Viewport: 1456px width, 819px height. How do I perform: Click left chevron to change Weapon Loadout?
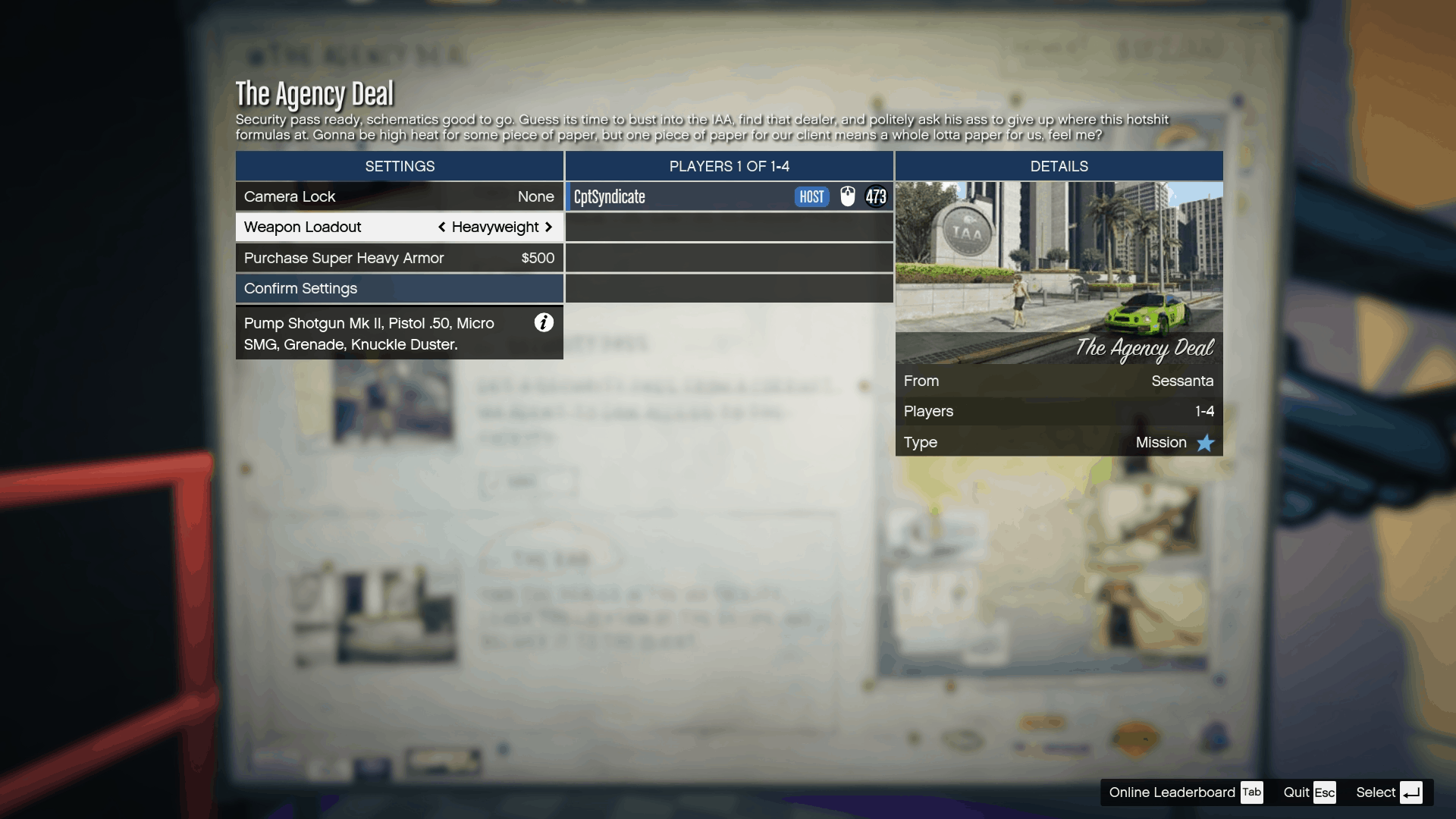pyautogui.click(x=442, y=227)
